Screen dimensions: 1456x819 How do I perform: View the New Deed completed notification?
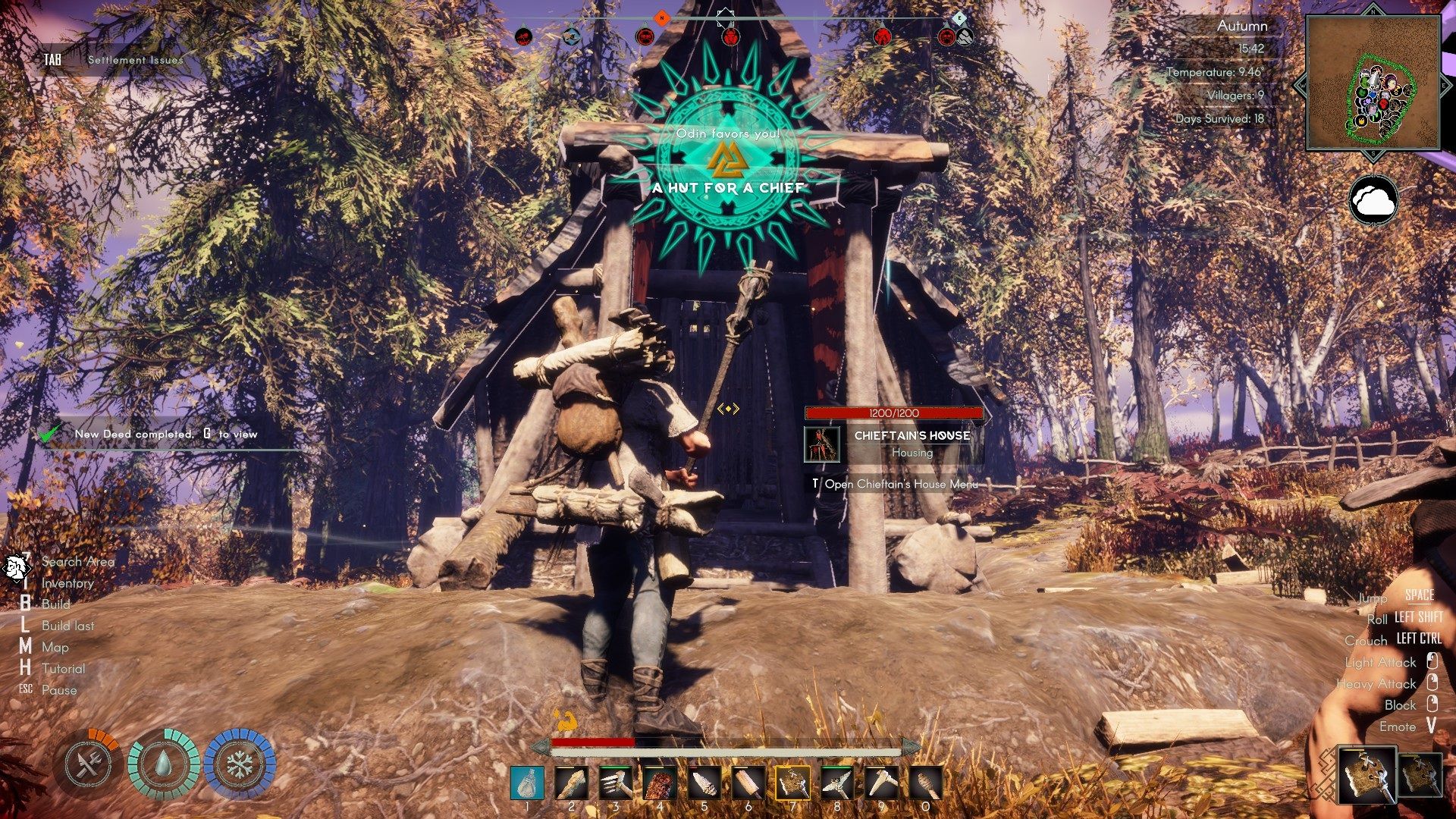(x=165, y=435)
